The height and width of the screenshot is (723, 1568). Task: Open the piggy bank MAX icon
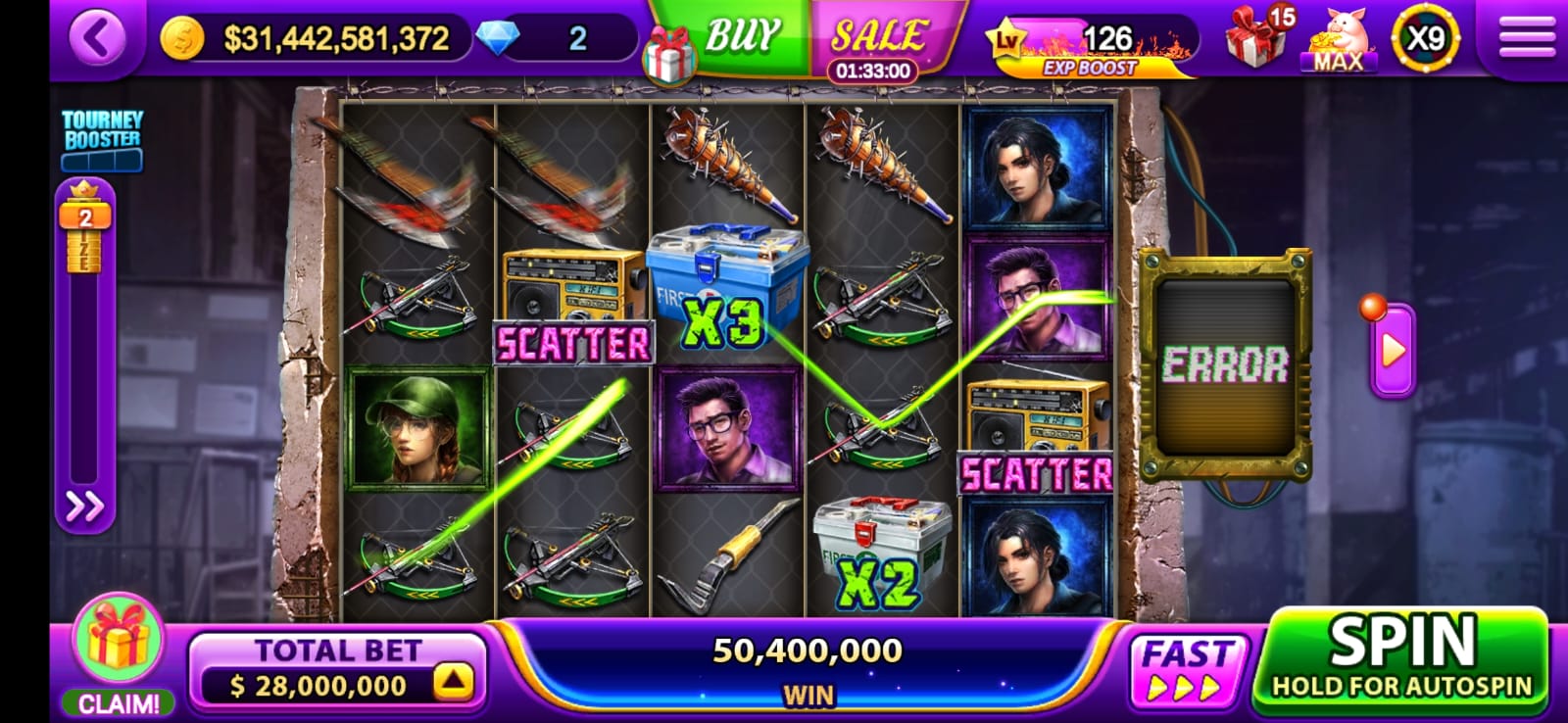coord(1339,41)
